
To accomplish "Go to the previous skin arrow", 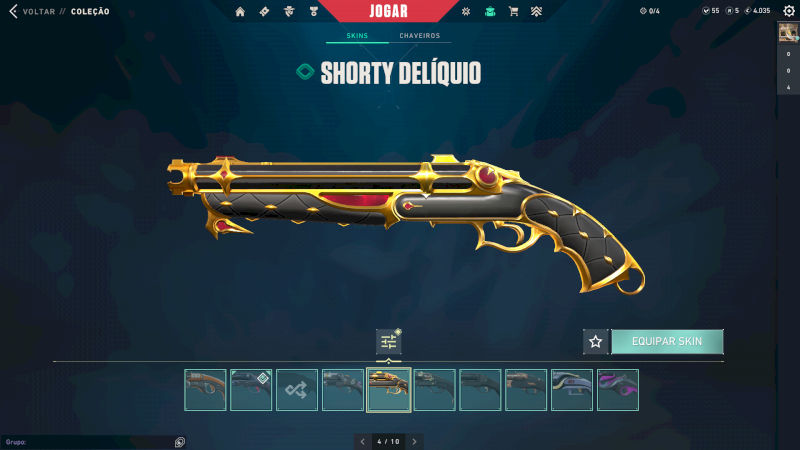I will [363, 441].
